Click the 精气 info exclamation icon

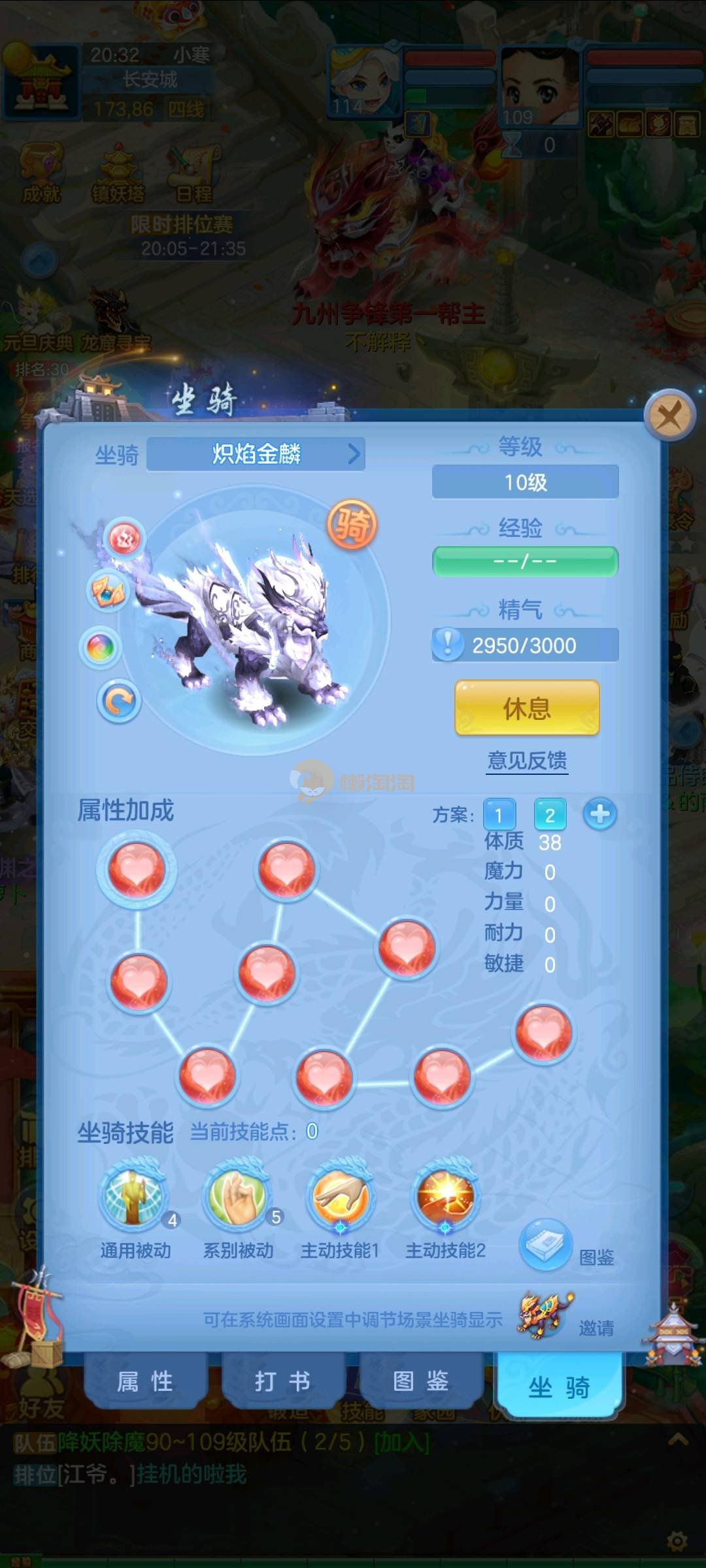[448, 644]
